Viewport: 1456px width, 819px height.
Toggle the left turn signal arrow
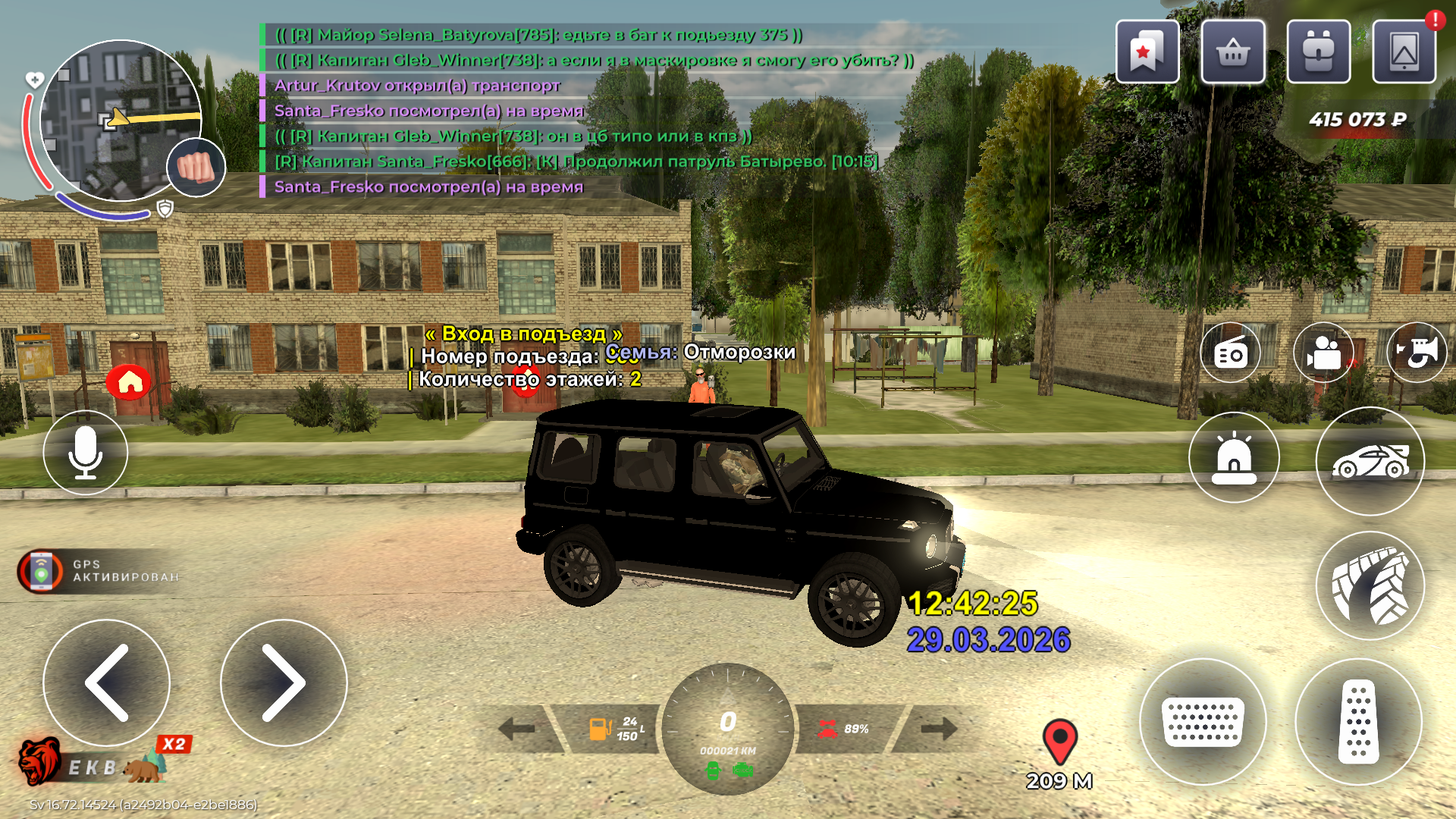[518, 730]
